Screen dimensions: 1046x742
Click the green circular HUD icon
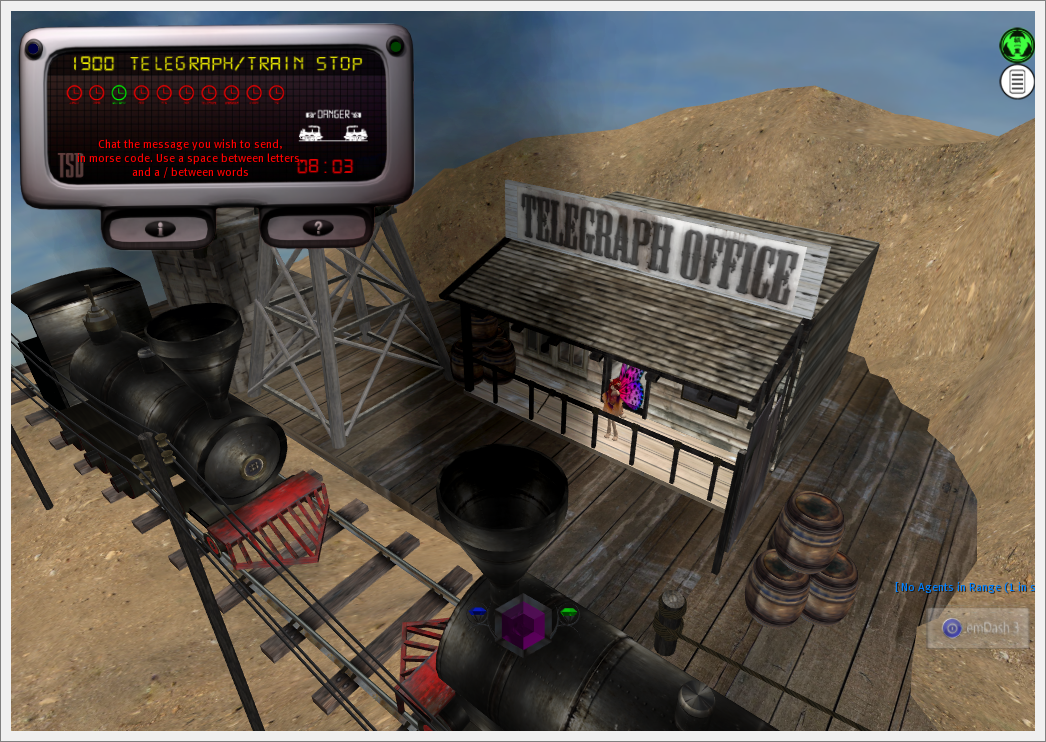(x=1017, y=45)
